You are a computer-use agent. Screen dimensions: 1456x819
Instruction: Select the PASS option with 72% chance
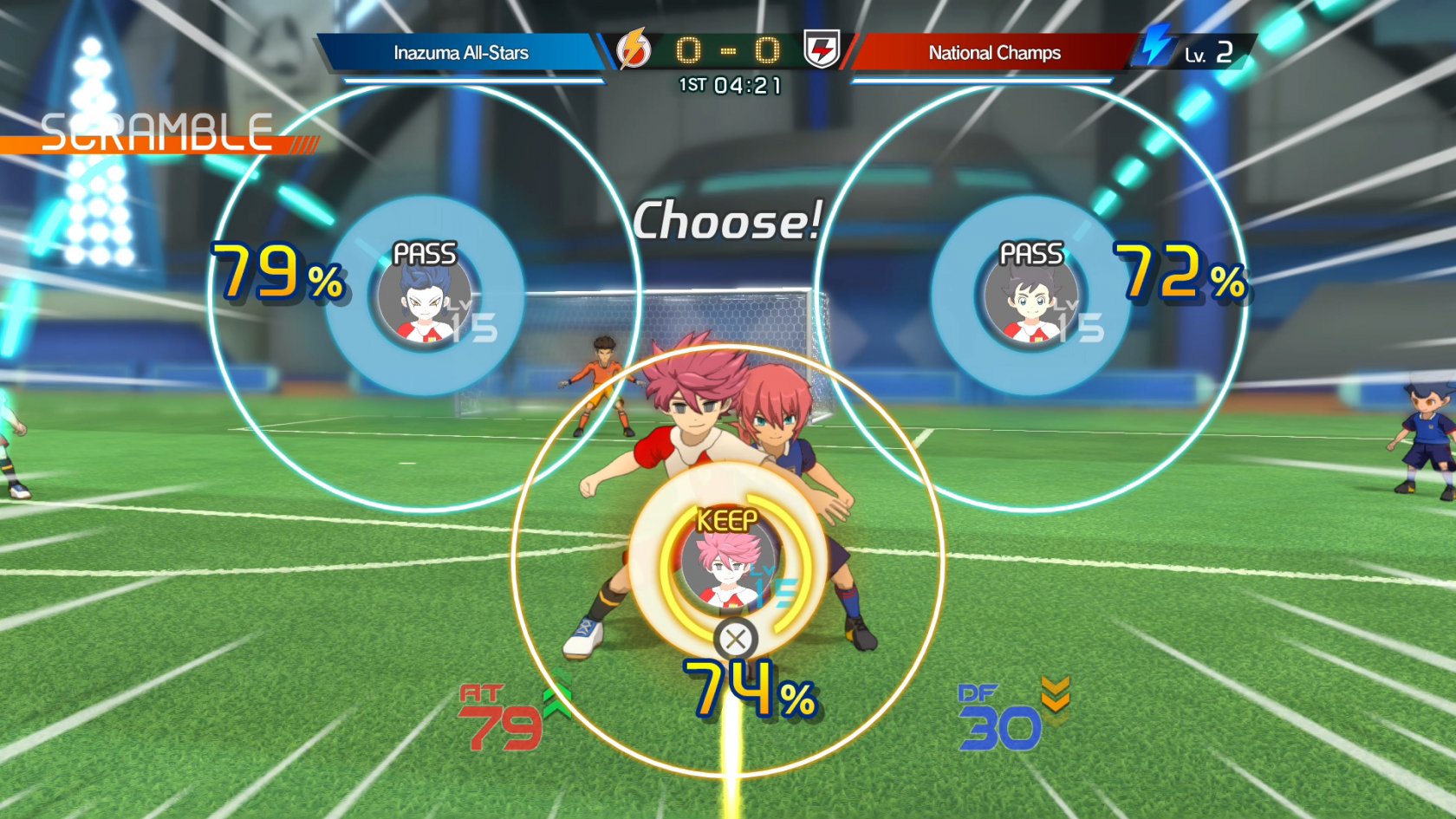coord(1030,296)
